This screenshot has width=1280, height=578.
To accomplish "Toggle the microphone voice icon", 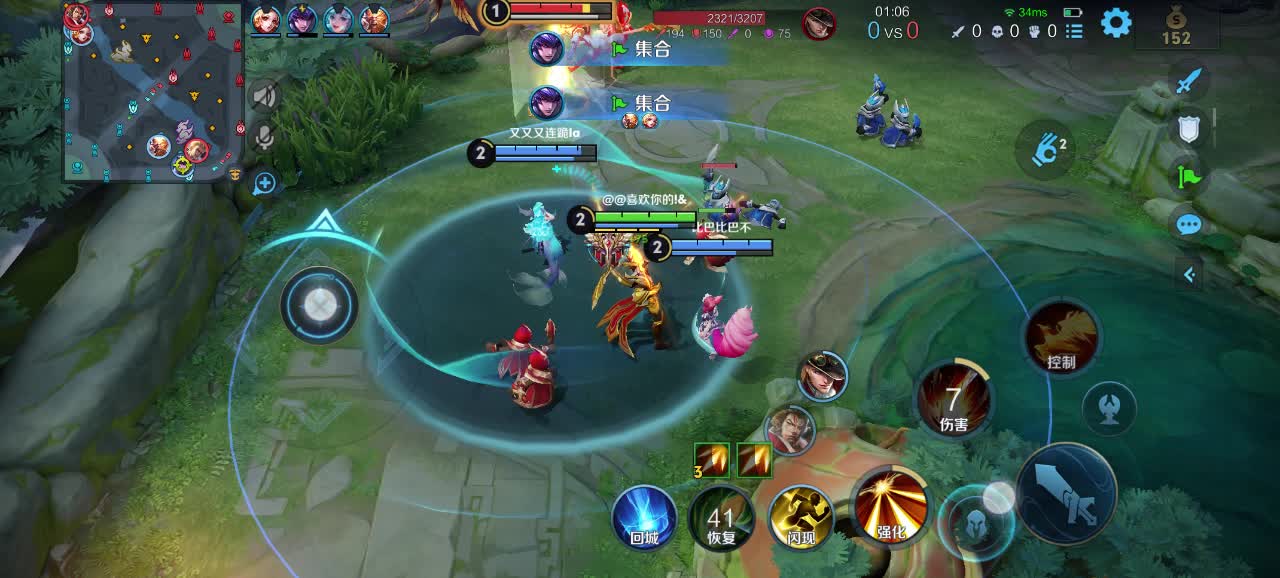I will pos(264,136).
